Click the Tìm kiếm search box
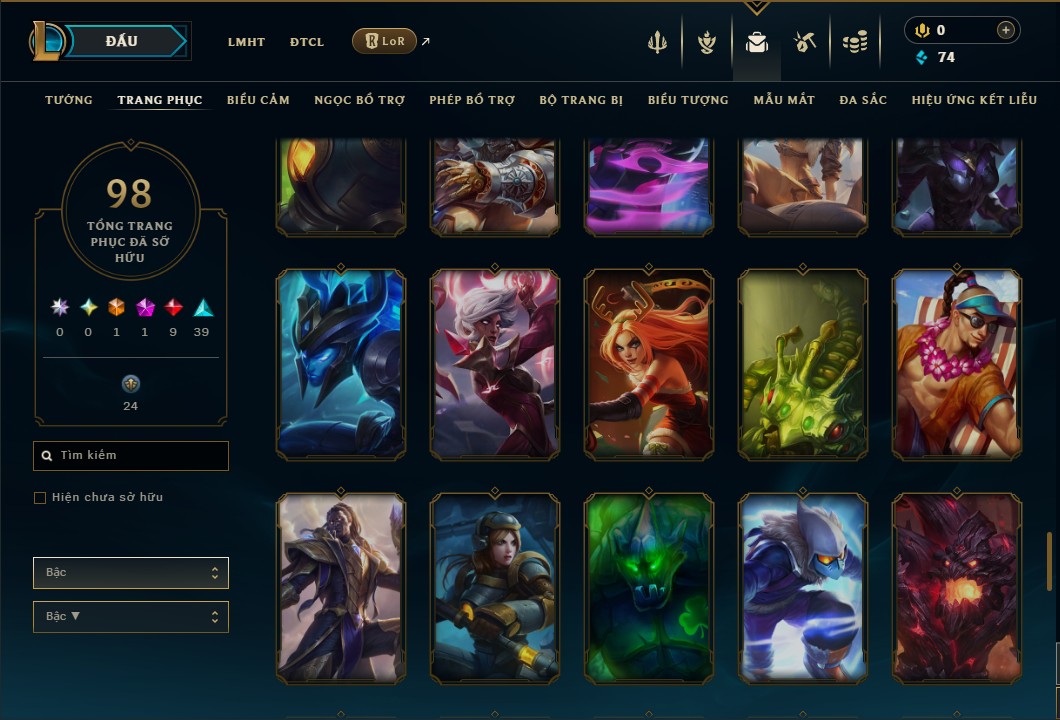This screenshot has height=720, width=1060. tap(131, 456)
